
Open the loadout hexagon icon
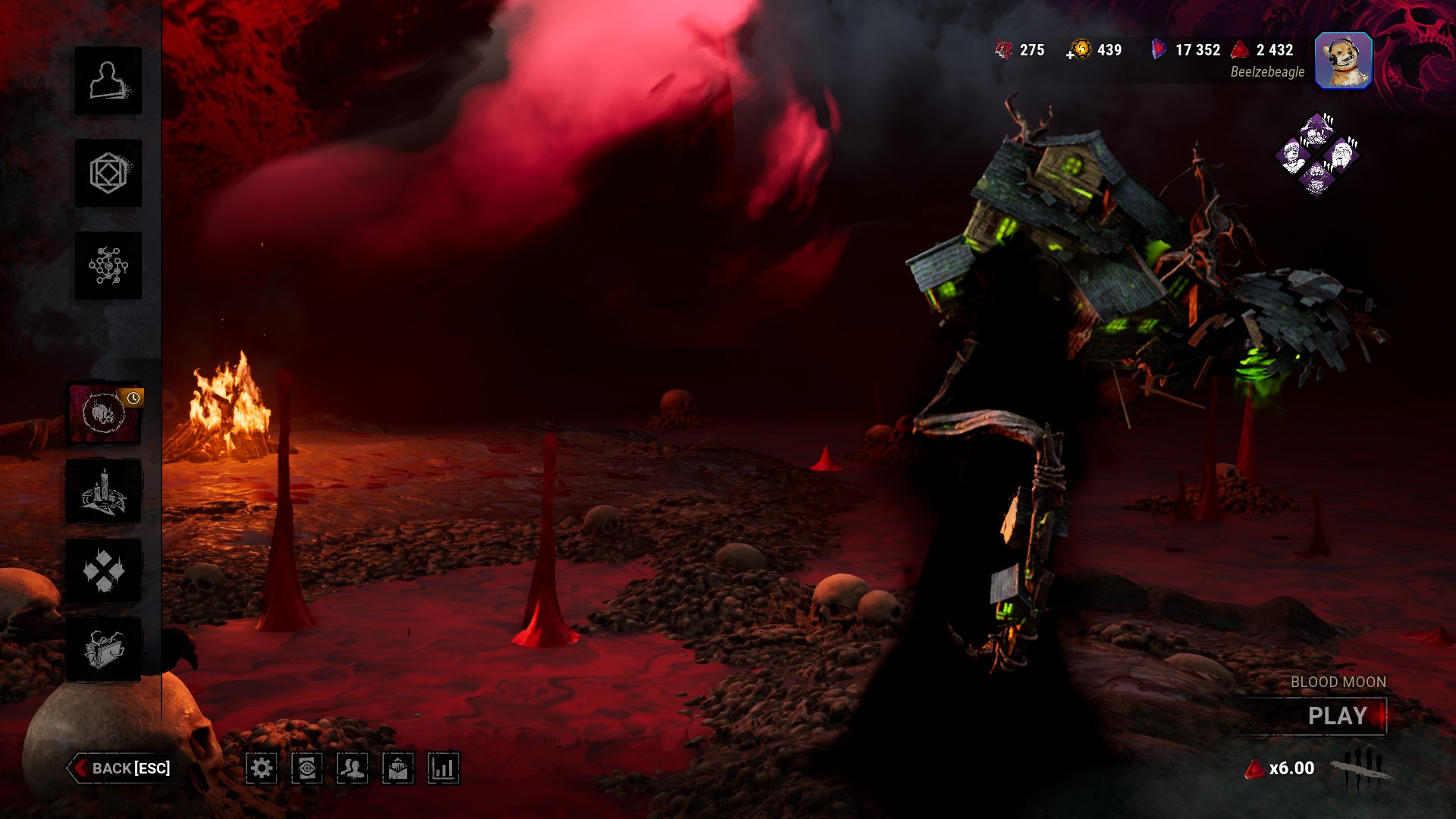point(108,173)
